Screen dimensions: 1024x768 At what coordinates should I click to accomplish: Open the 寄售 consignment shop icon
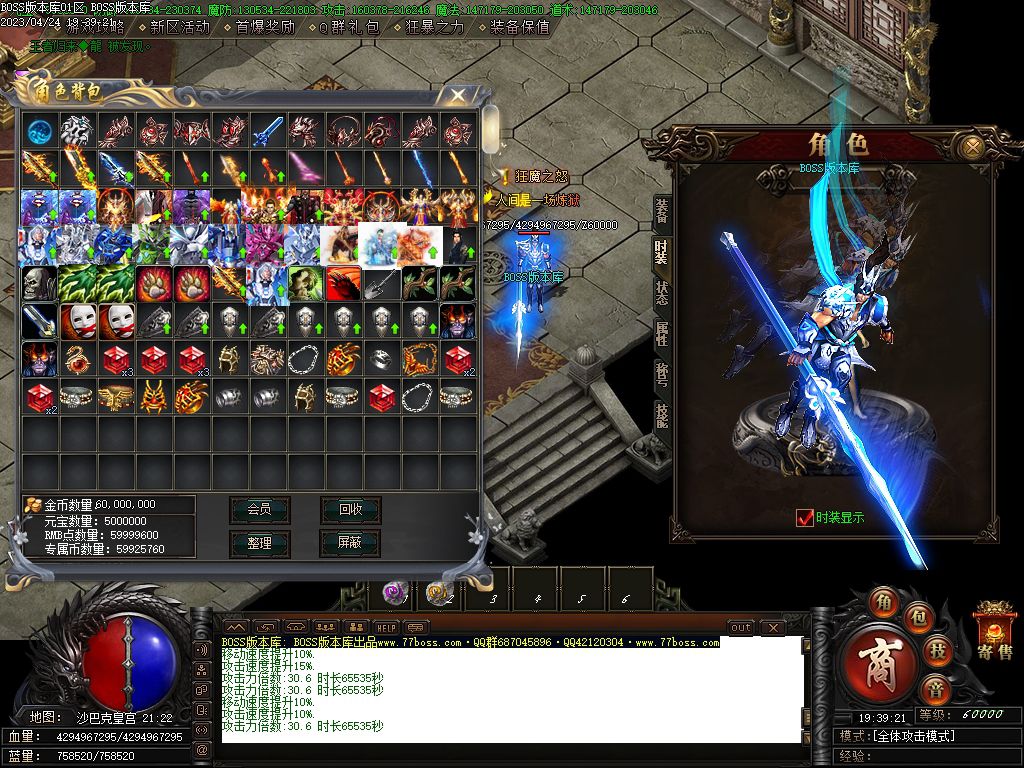pyautogui.click(x=994, y=632)
